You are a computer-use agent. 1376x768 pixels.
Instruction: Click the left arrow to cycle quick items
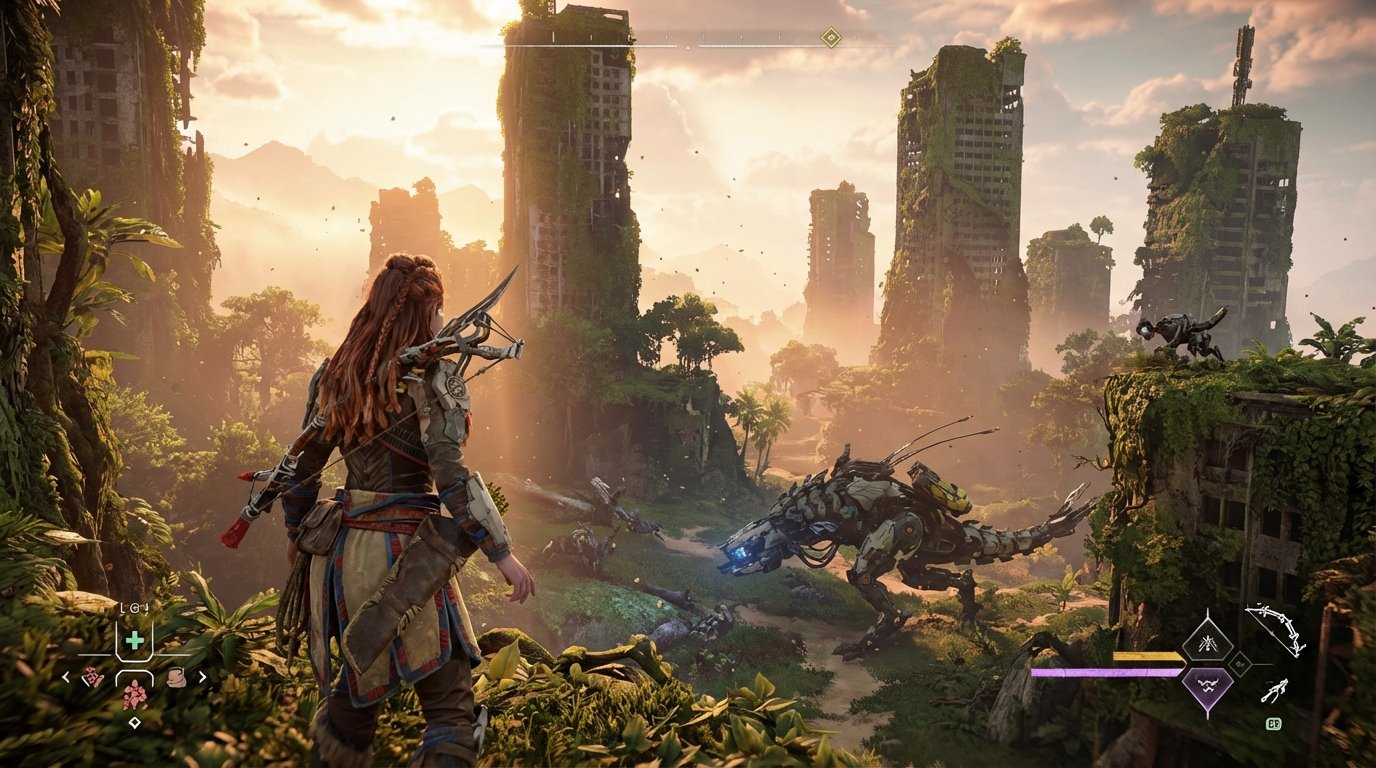pyautogui.click(x=65, y=678)
